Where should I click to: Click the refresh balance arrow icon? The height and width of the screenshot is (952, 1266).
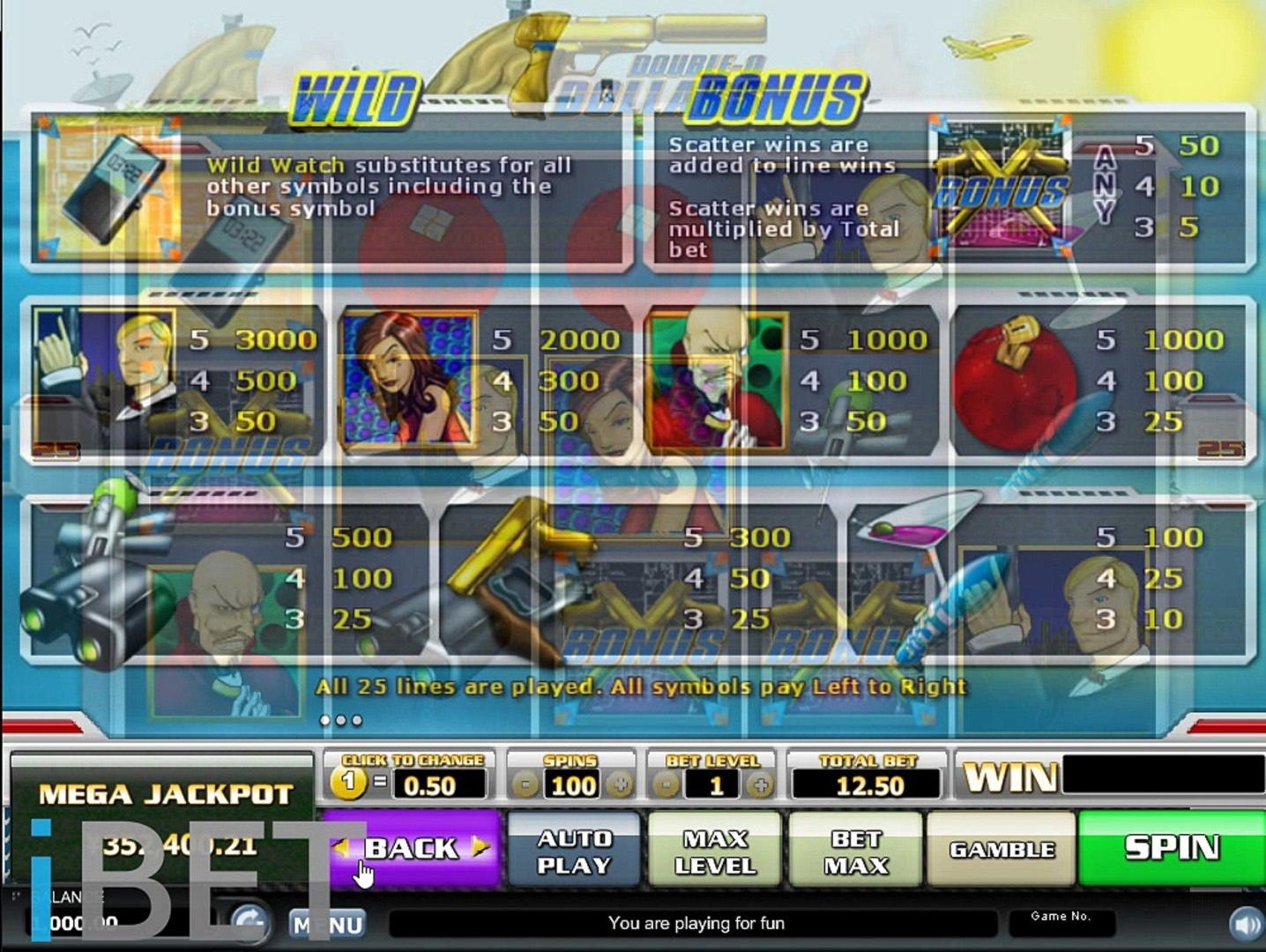tap(249, 921)
